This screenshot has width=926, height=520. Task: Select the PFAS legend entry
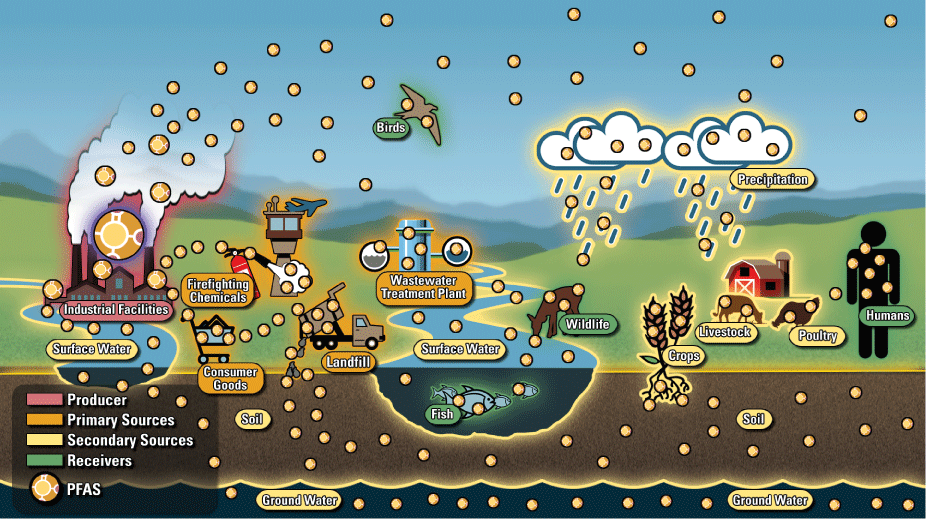click(x=83, y=490)
